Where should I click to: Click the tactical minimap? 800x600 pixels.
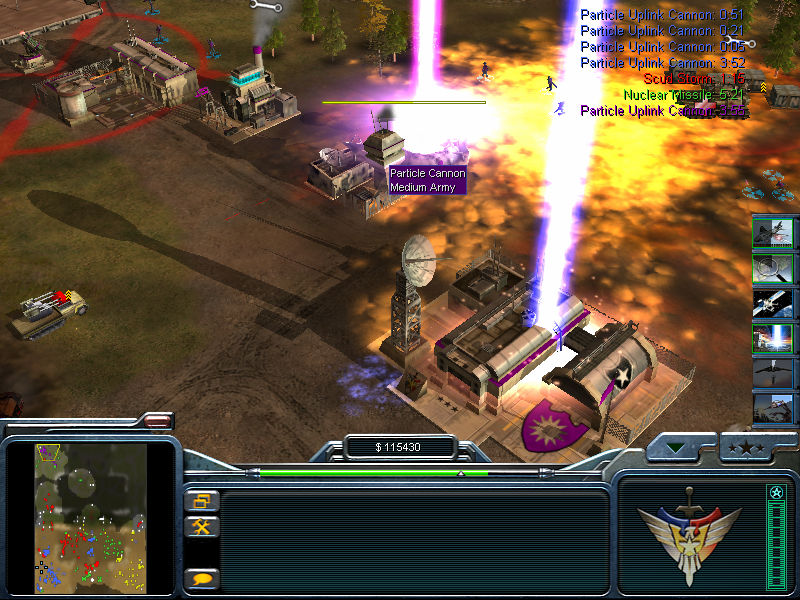point(90,517)
